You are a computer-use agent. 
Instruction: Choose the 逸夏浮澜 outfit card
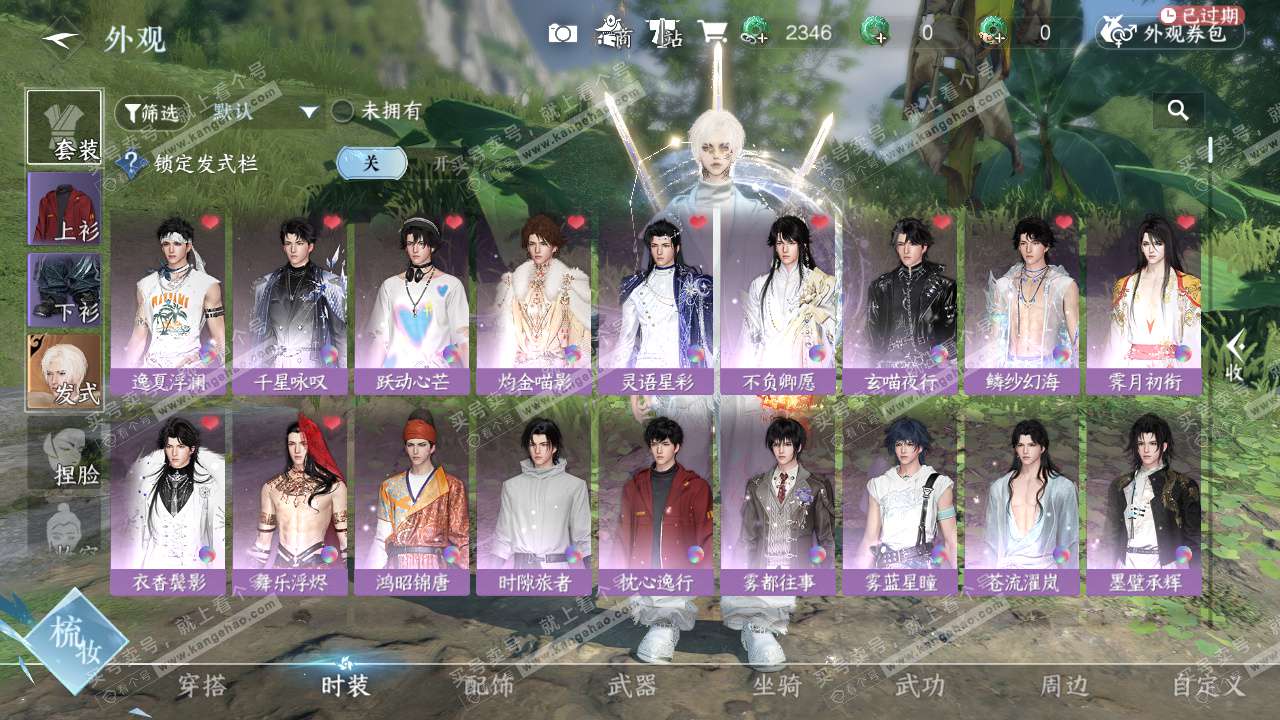coord(167,303)
